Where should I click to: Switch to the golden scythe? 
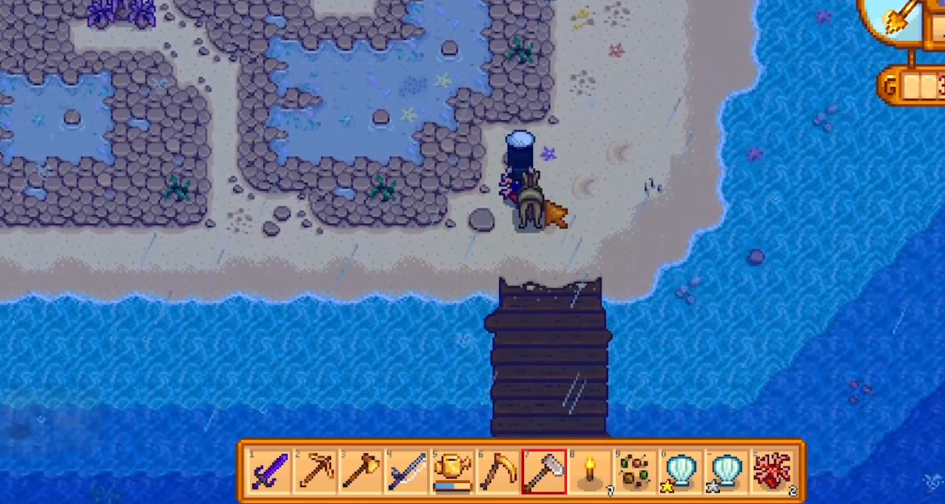497,470
